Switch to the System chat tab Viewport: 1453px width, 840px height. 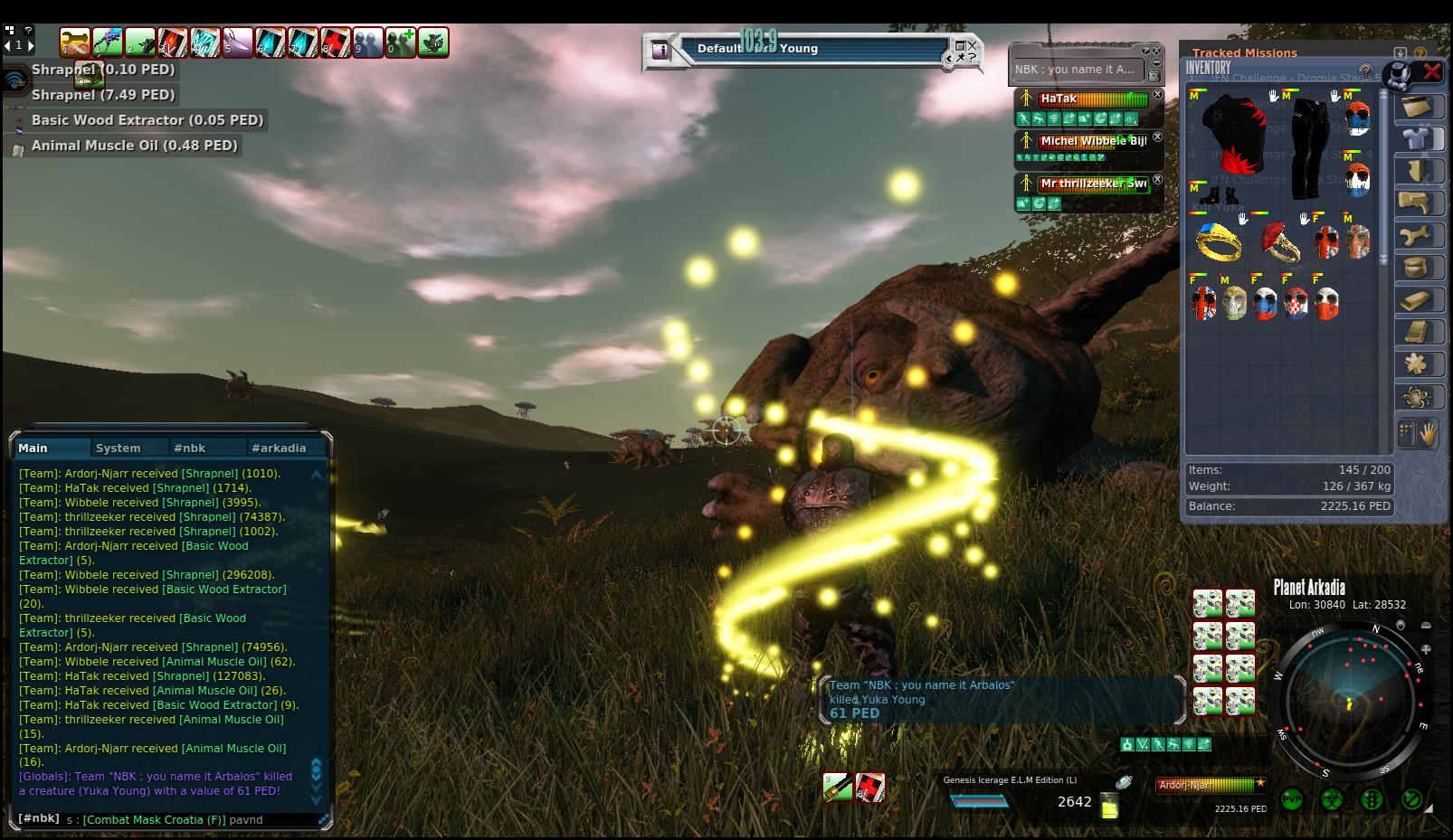(x=119, y=448)
